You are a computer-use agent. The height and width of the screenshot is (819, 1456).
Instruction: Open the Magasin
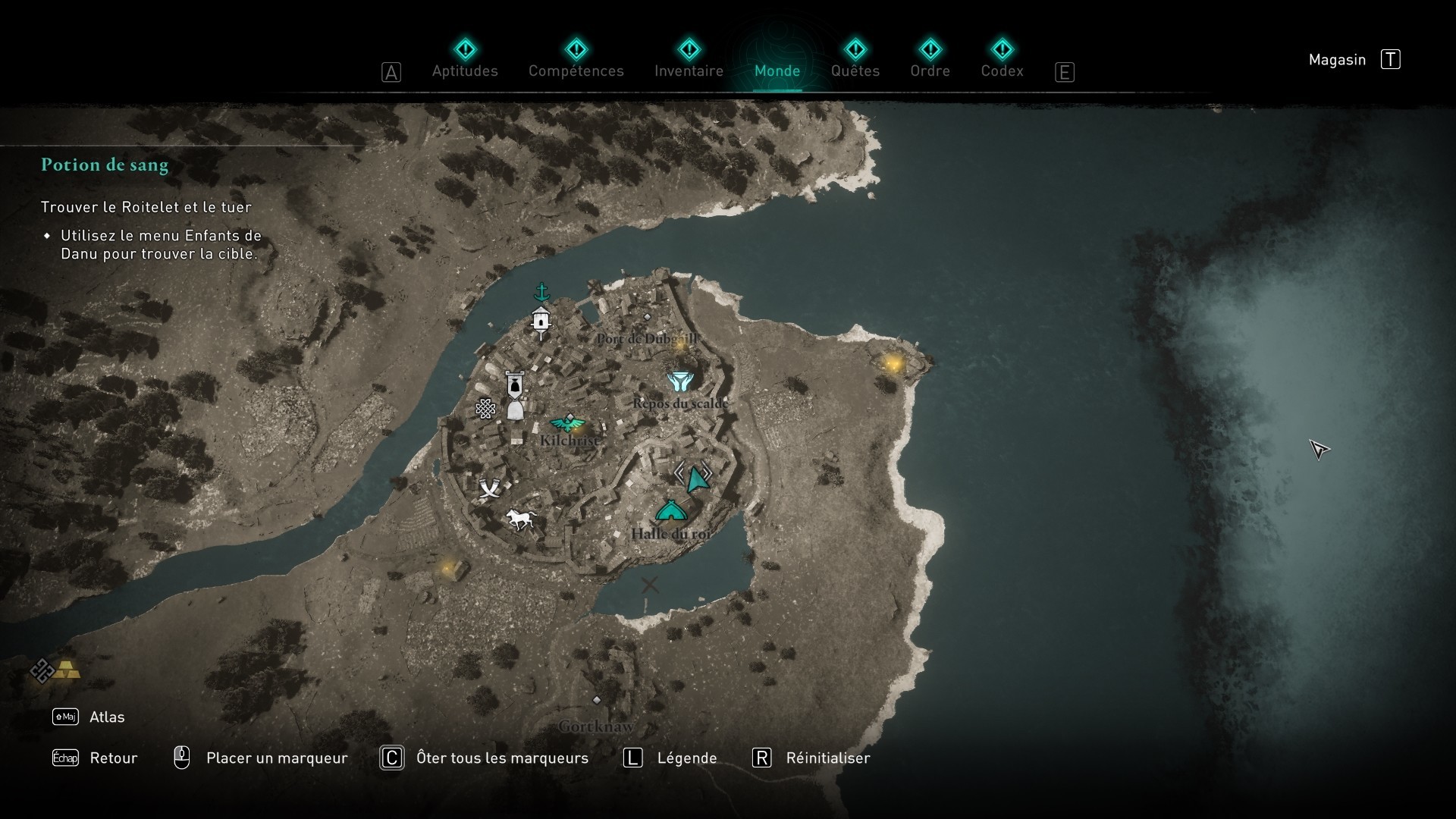(x=1337, y=59)
